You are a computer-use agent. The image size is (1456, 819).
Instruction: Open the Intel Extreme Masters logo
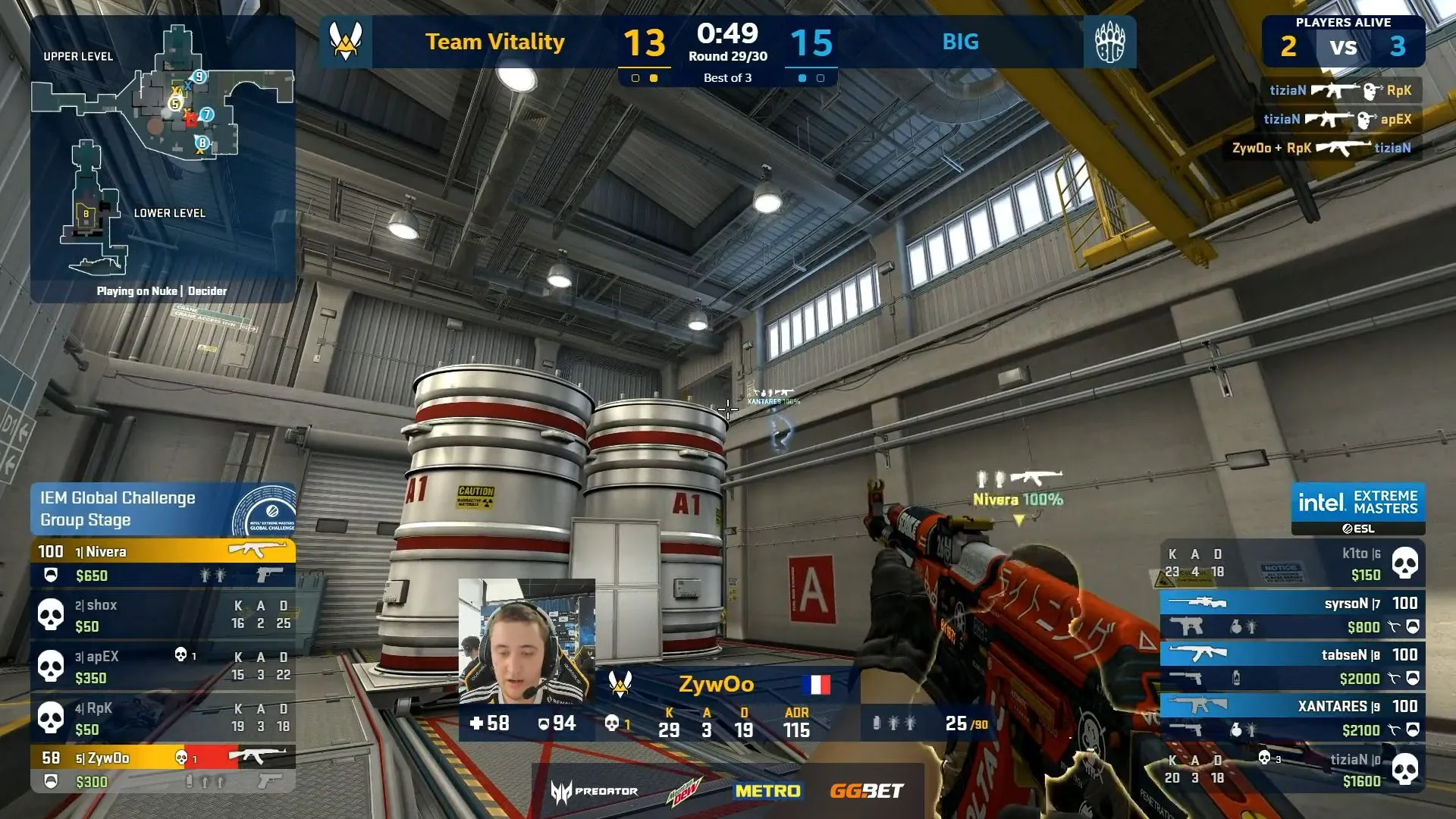coord(1357,508)
